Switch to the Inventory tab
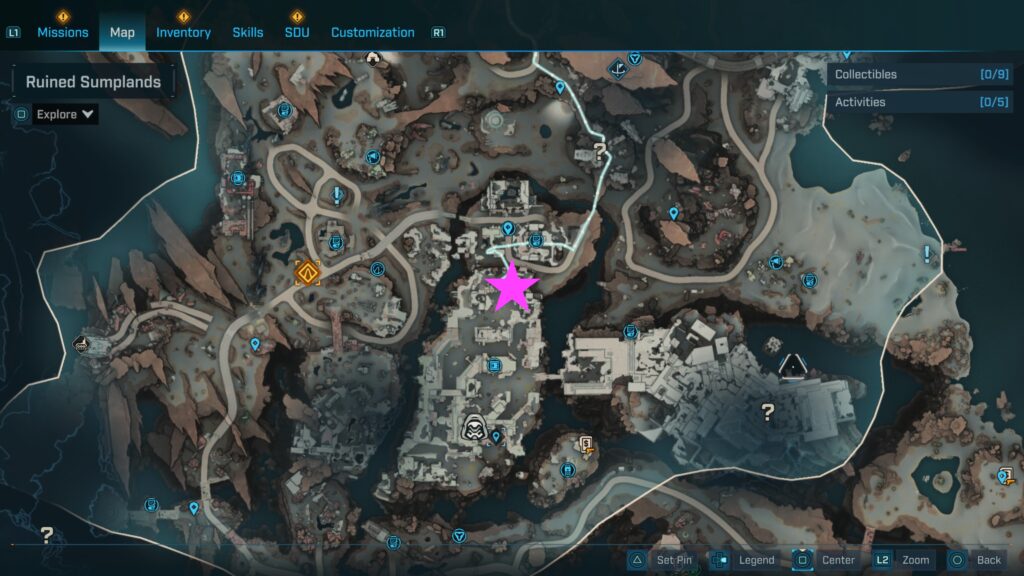The image size is (1024, 576). [183, 32]
